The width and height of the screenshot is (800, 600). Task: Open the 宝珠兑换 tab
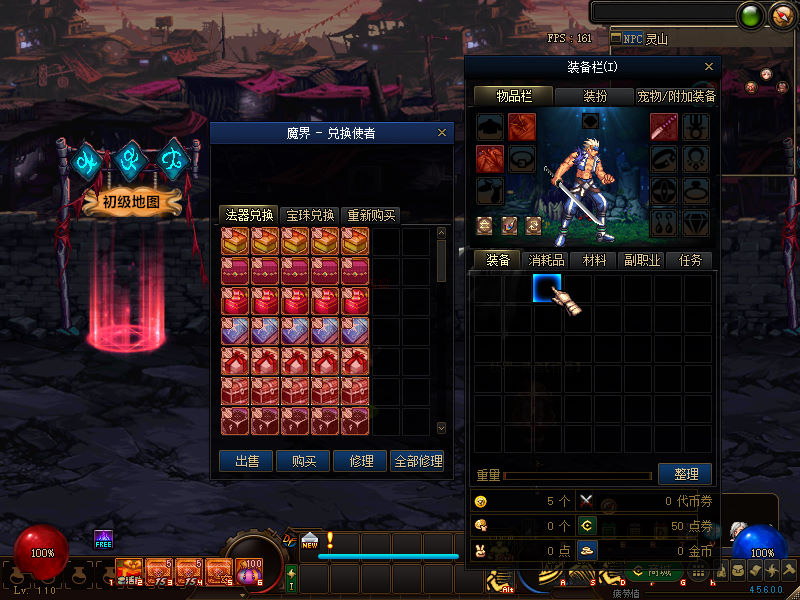pyautogui.click(x=310, y=215)
